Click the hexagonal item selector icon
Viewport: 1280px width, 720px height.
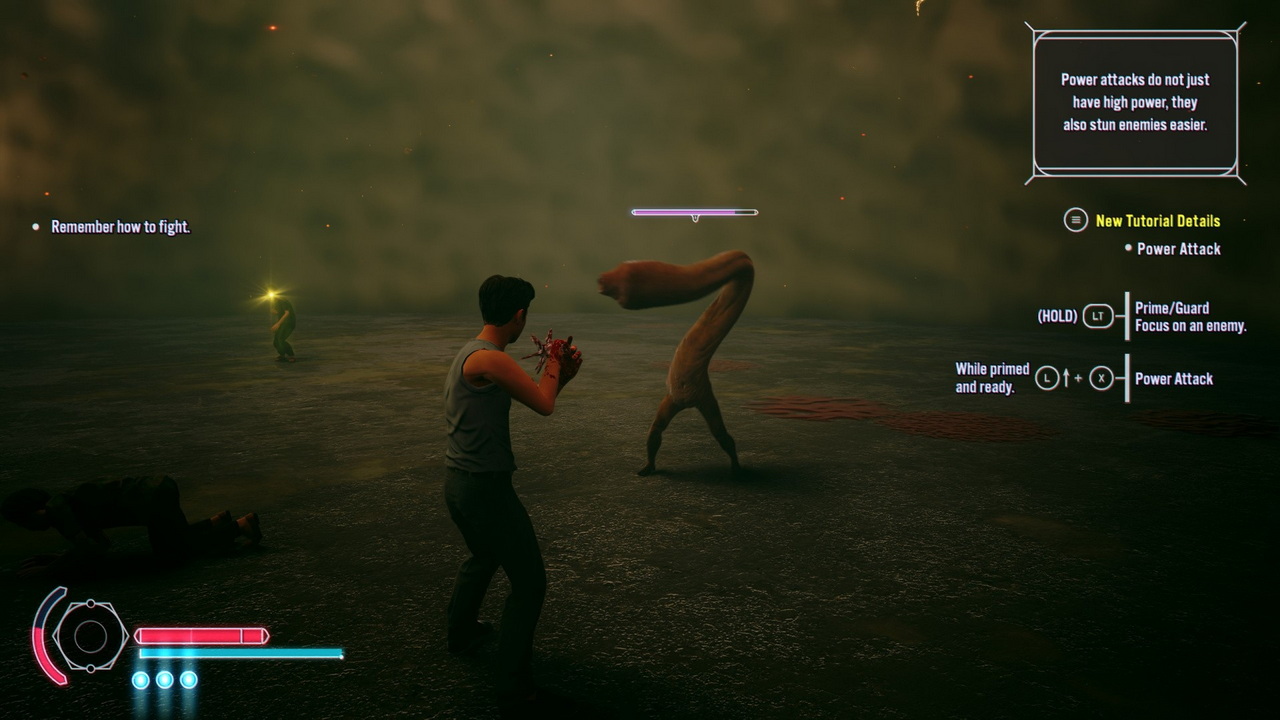tap(90, 636)
